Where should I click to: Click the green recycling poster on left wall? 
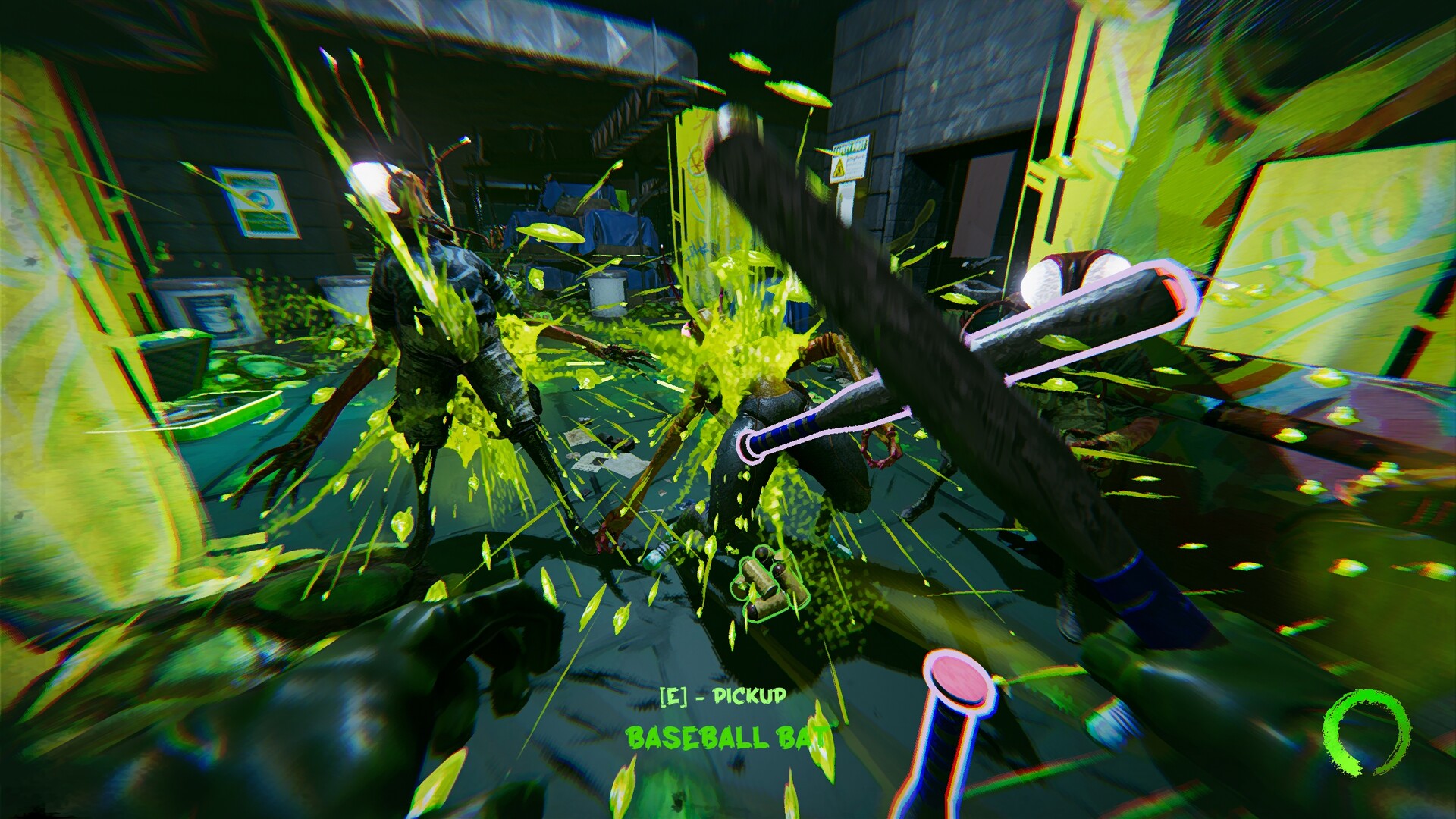258,201
